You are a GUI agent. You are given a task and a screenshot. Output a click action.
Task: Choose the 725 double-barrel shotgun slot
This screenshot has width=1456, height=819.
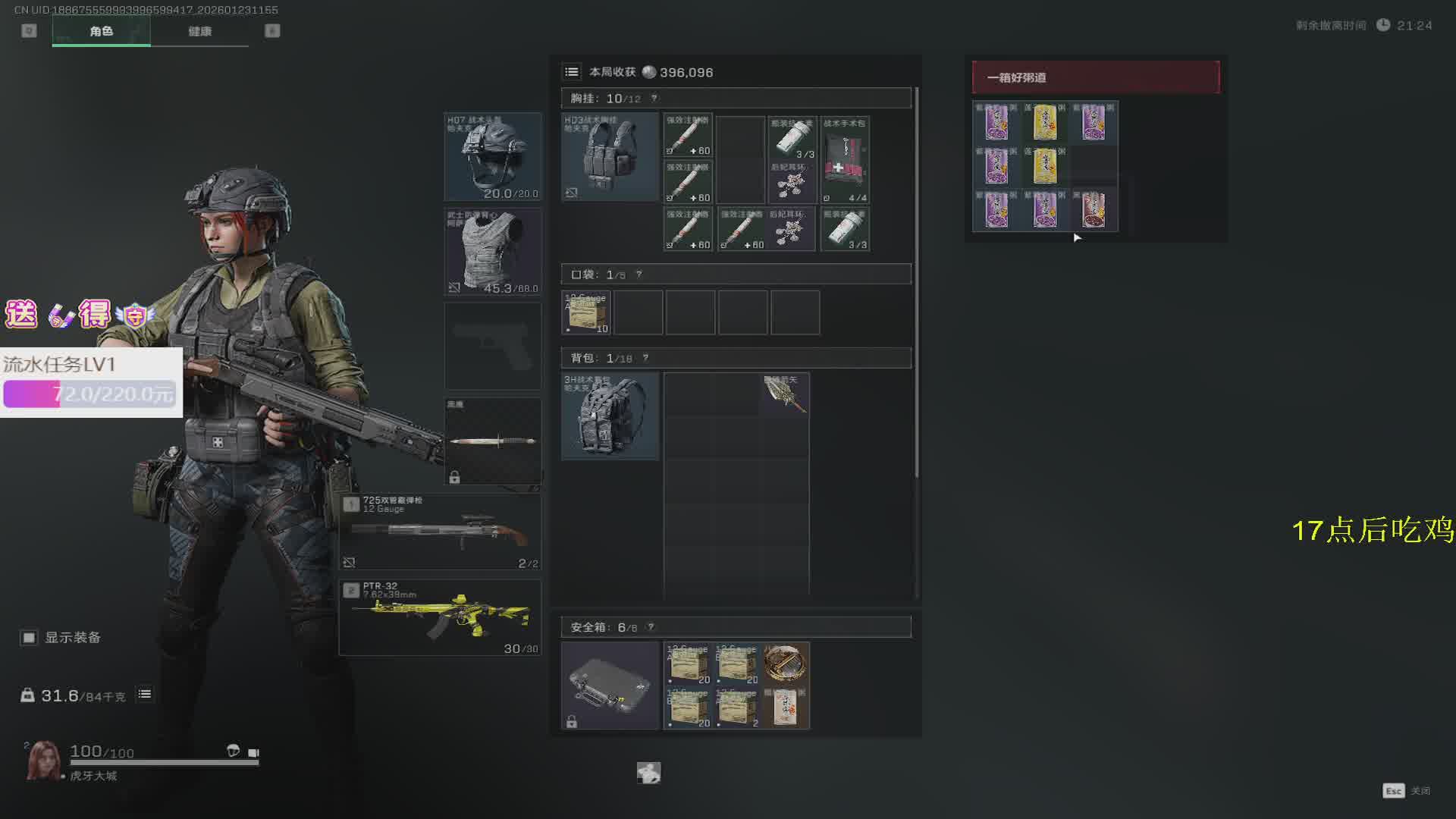[440, 532]
